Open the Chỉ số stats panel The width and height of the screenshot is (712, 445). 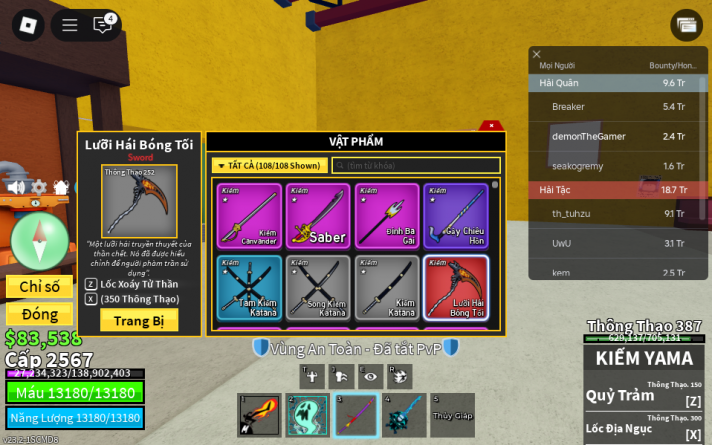point(39,287)
